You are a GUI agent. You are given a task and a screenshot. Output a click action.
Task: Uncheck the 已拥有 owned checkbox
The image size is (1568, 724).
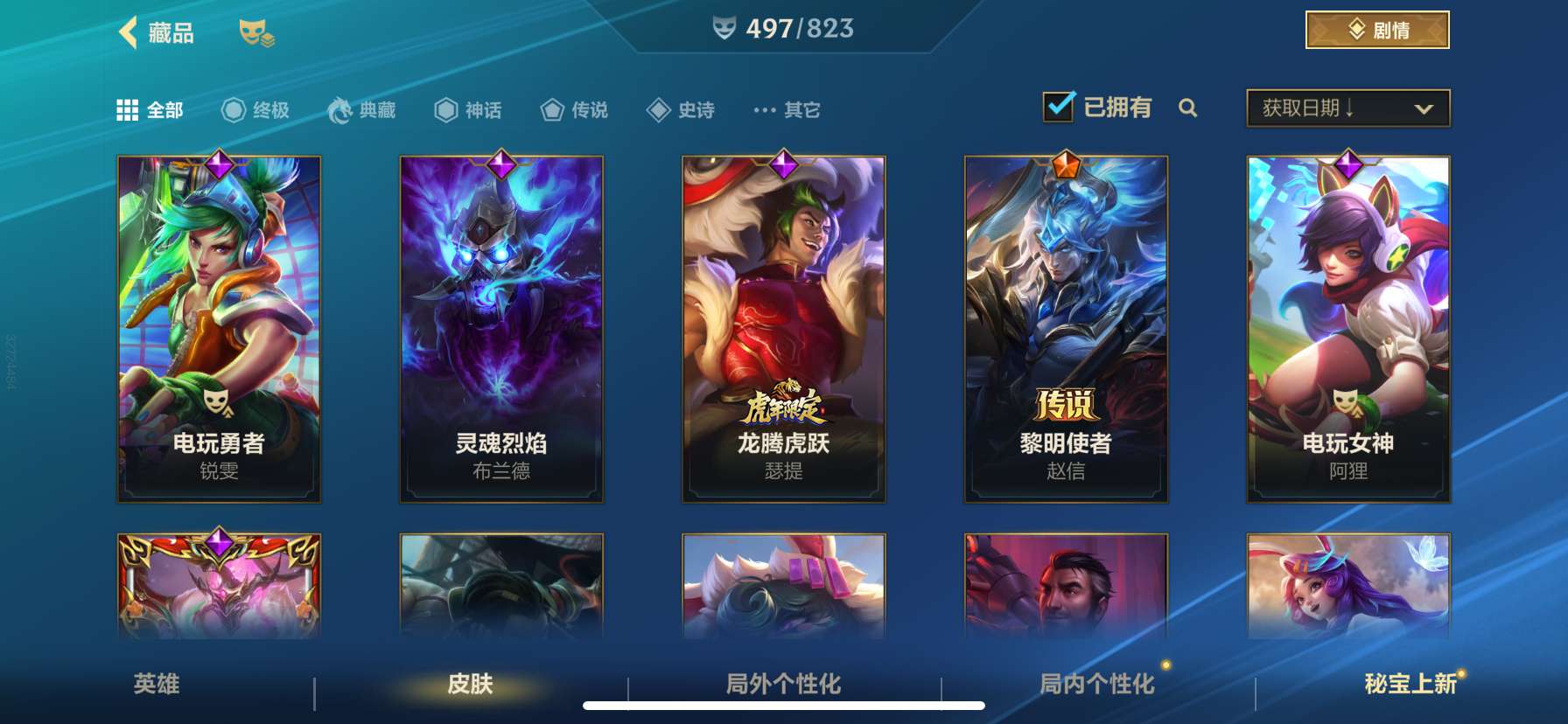(1059, 106)
